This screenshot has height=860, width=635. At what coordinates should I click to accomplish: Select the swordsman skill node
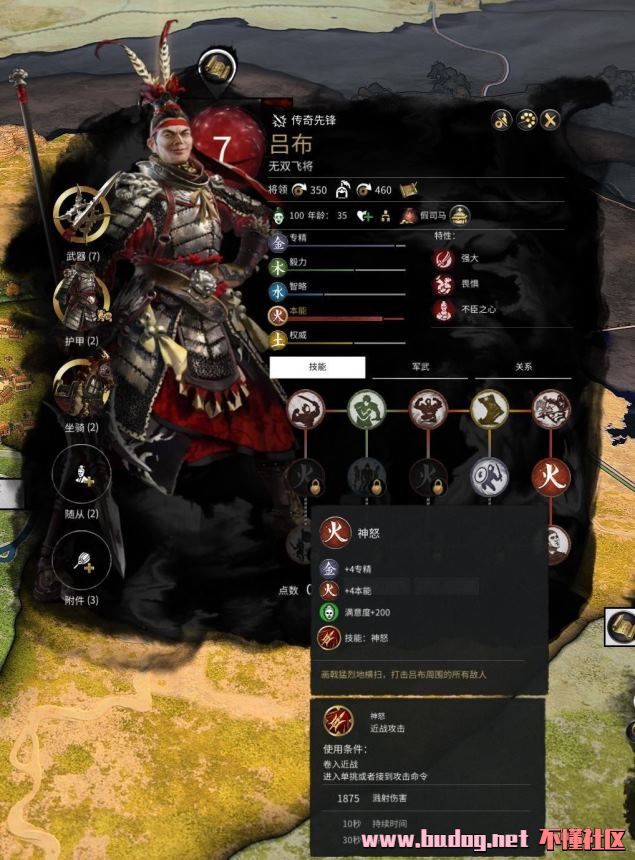point(306,409)
